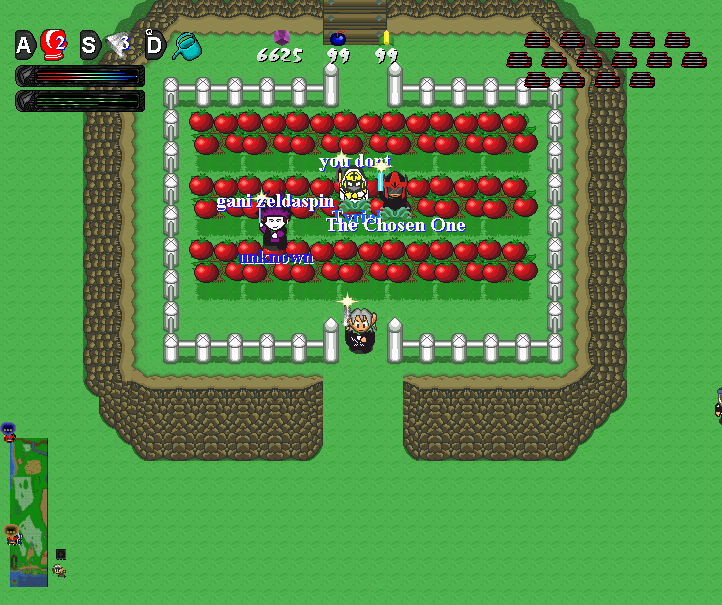This screenshot has height=605, width=722.
Task: Select the red boxing glove in slot A
Action: click(x=53, y=44)
